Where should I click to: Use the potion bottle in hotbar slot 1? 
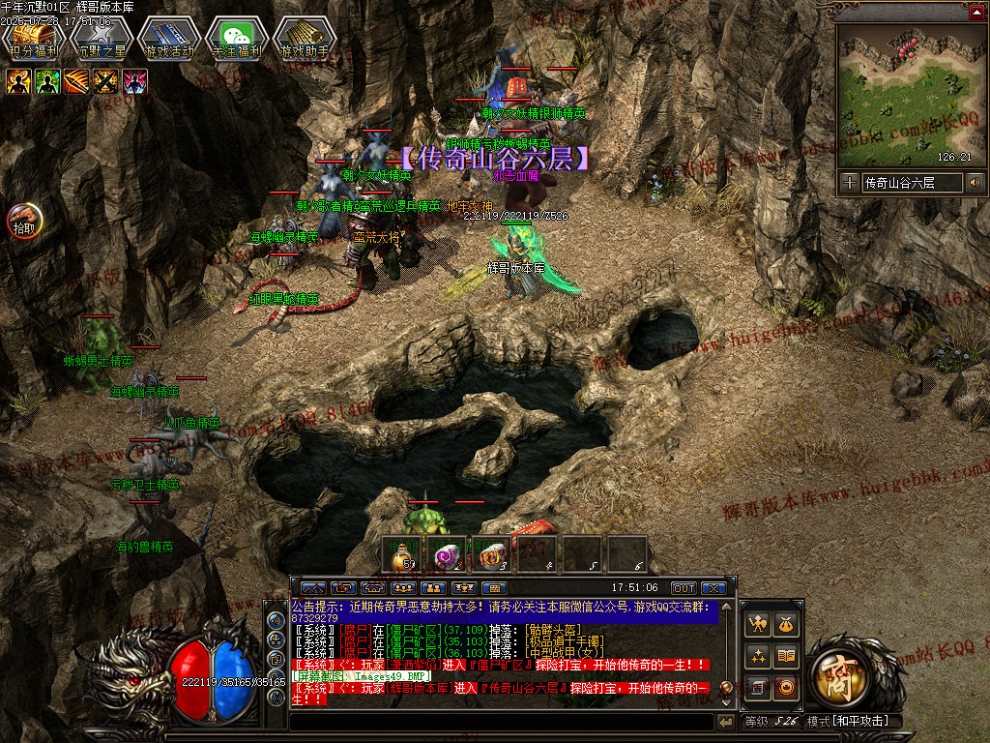click(403, 554)
